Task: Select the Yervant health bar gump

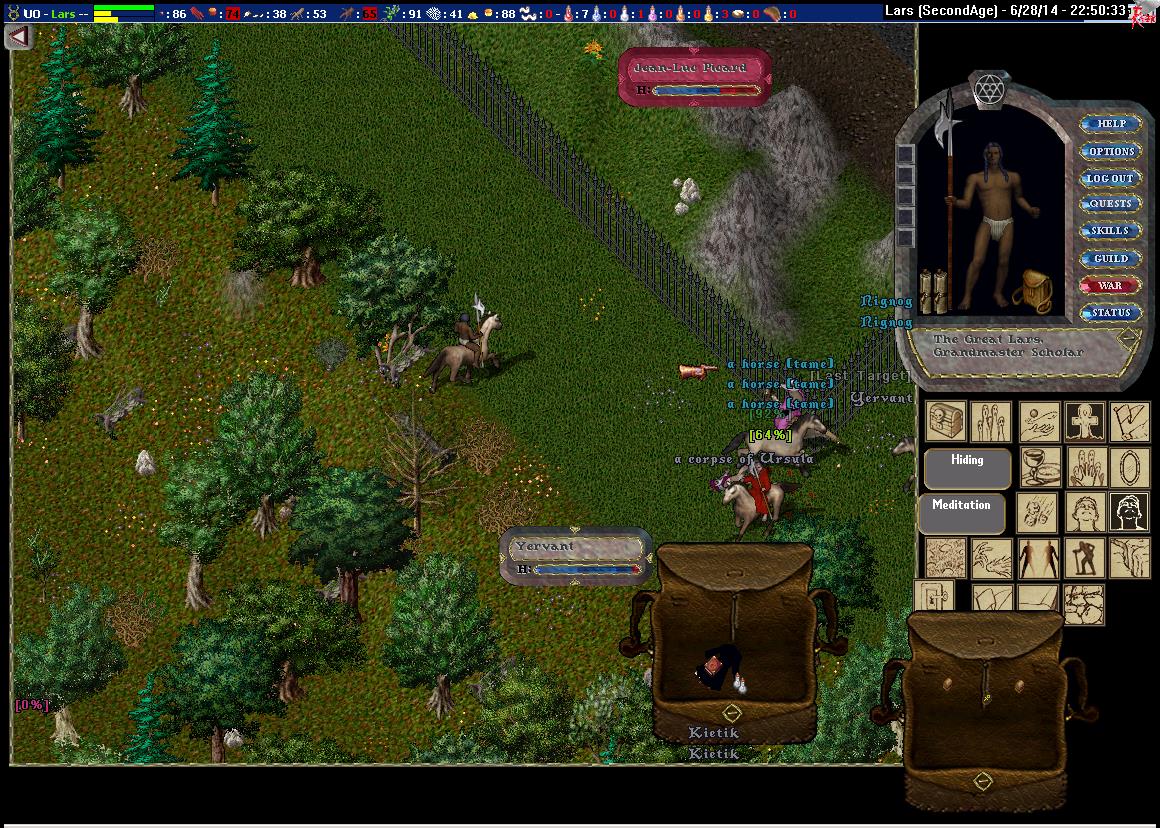Action: [x=577, y=556]
